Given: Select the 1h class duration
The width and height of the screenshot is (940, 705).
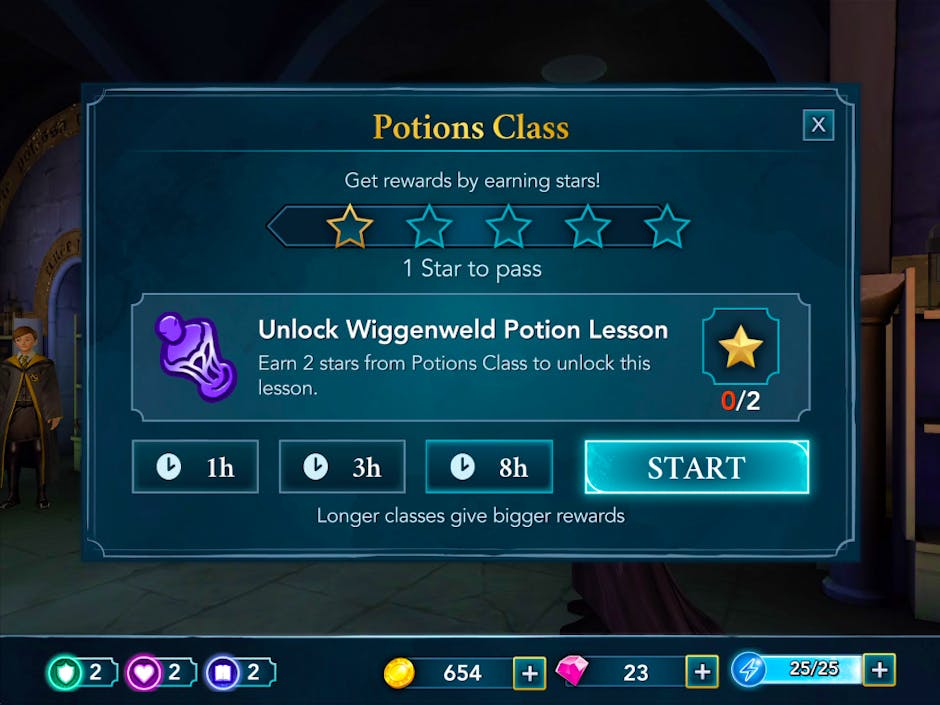Looking at the screenshot, I should (195, 467).
